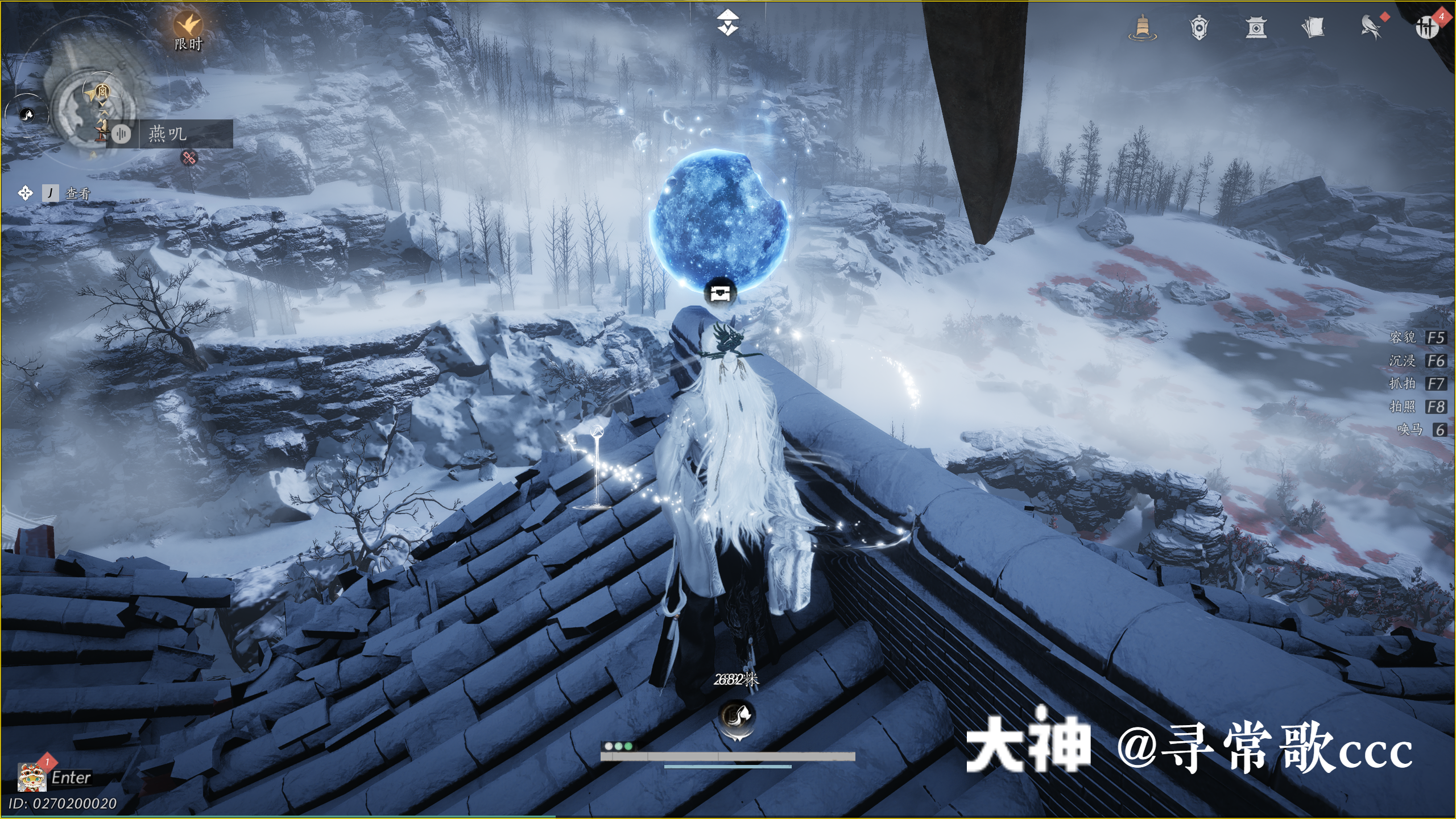Open the stacked paper cards menu
1456x819 pixels.
[x=1313, y=27]
